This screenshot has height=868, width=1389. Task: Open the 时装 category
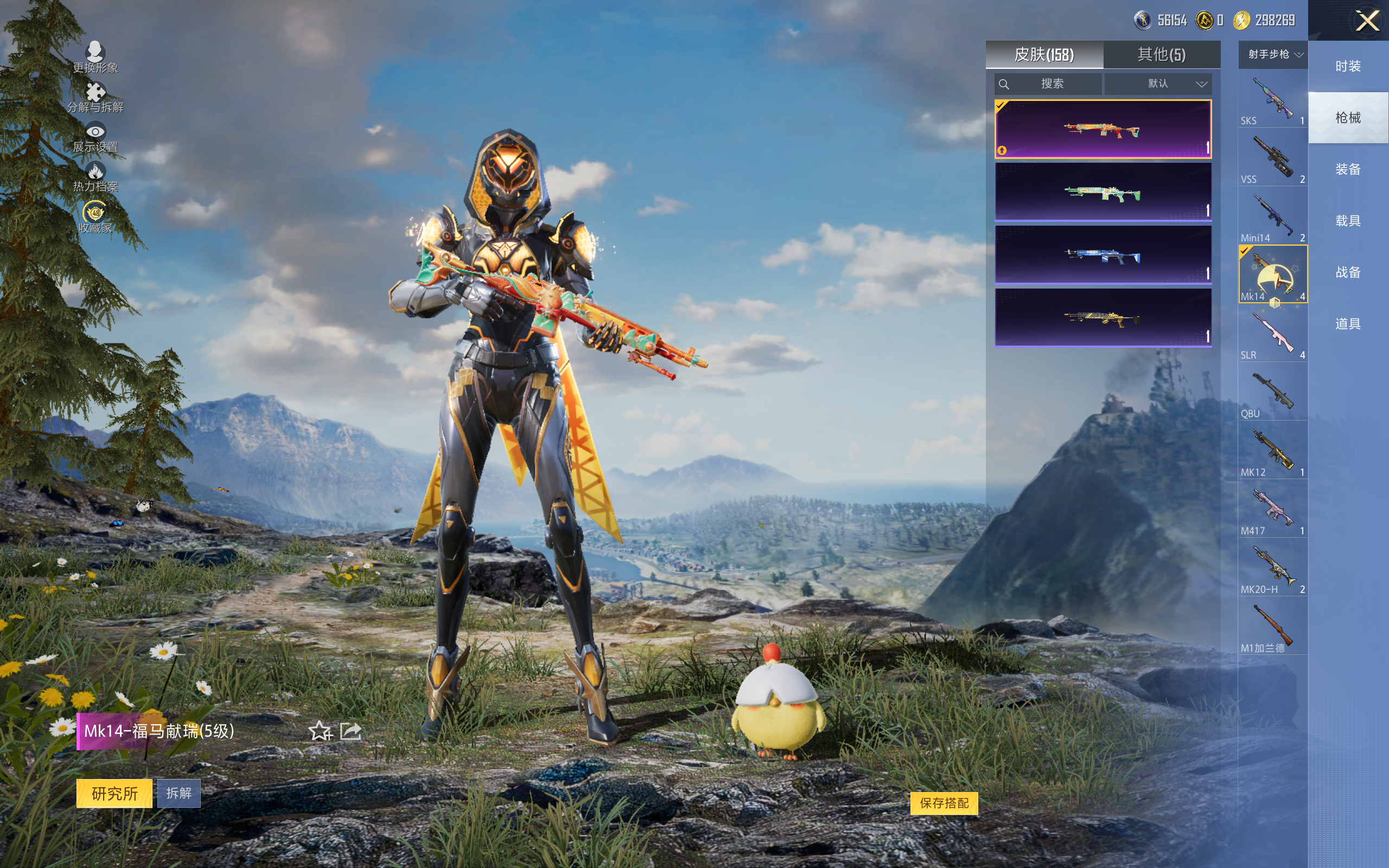click(x=1348, y=66)
